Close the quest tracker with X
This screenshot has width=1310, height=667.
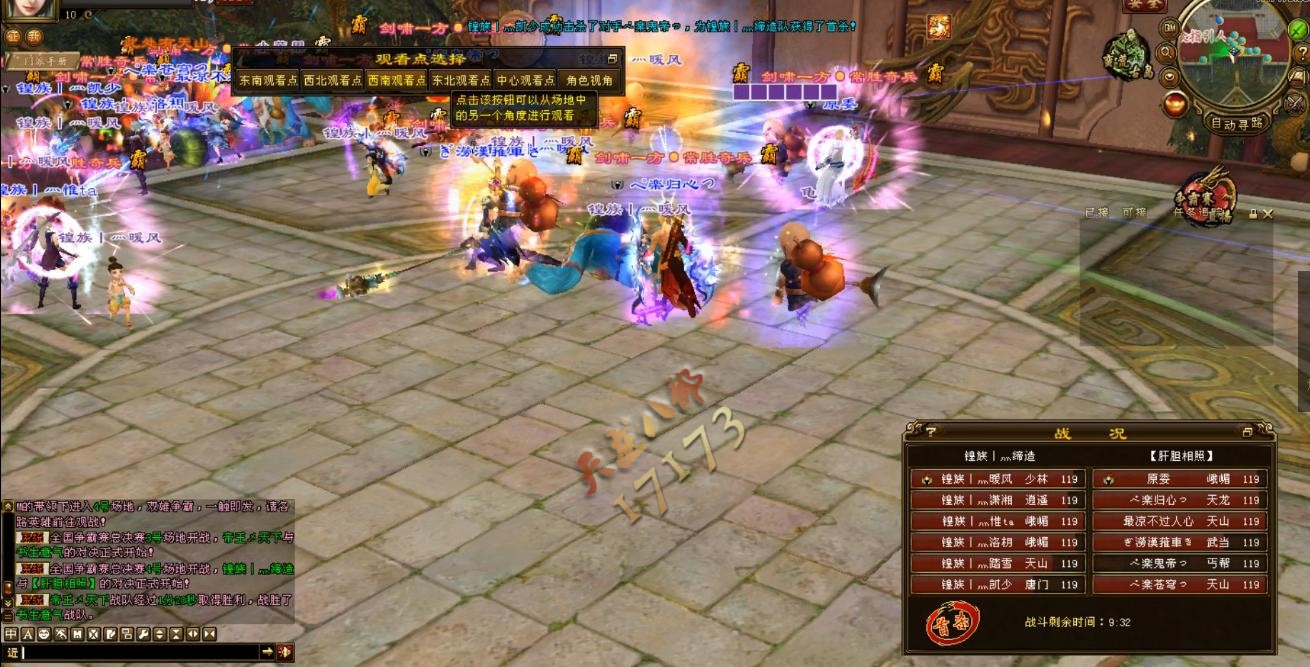point(1268,214)
